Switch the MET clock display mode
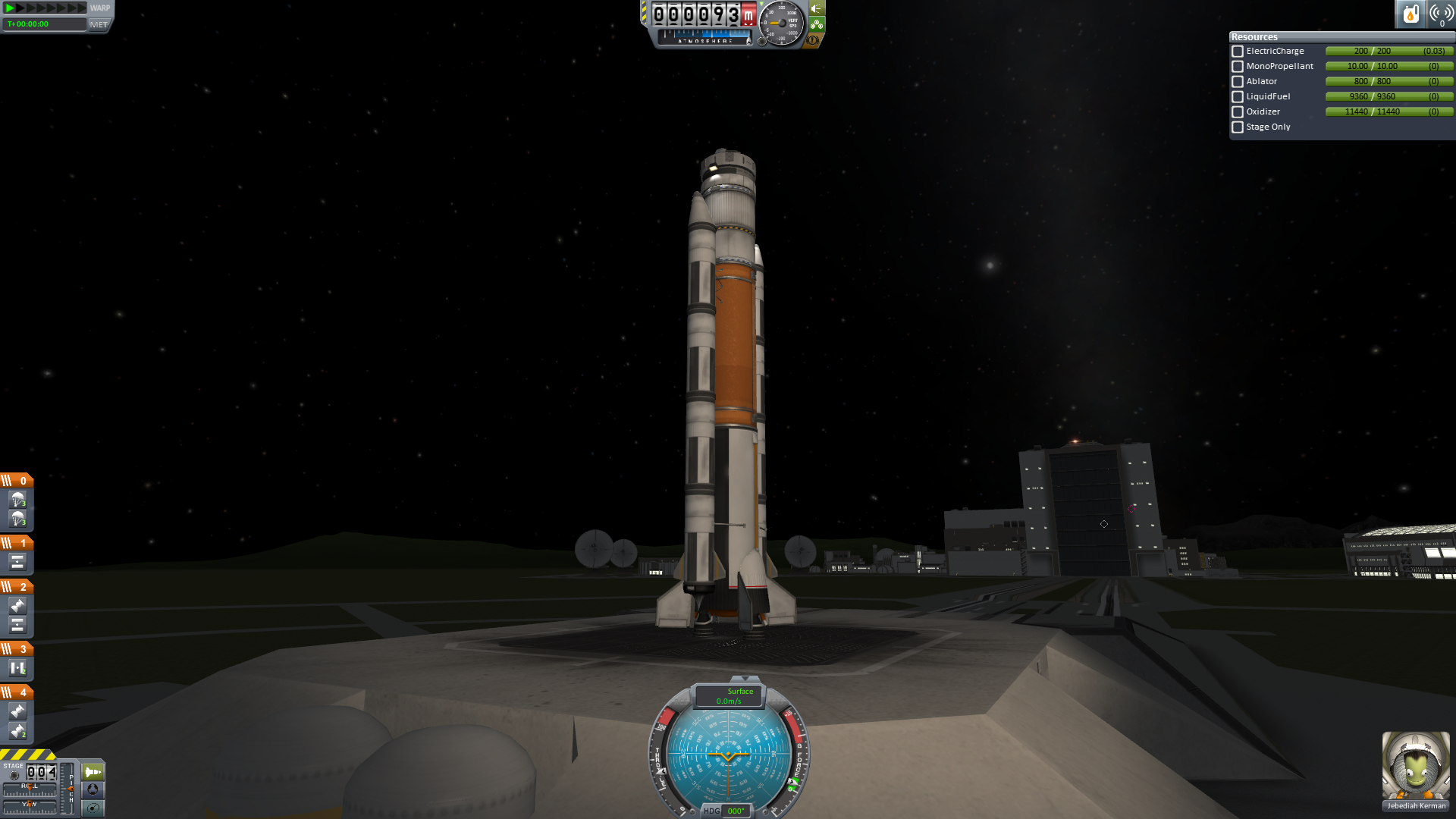This screenshot has width=1456, height=819. (99, 24)
